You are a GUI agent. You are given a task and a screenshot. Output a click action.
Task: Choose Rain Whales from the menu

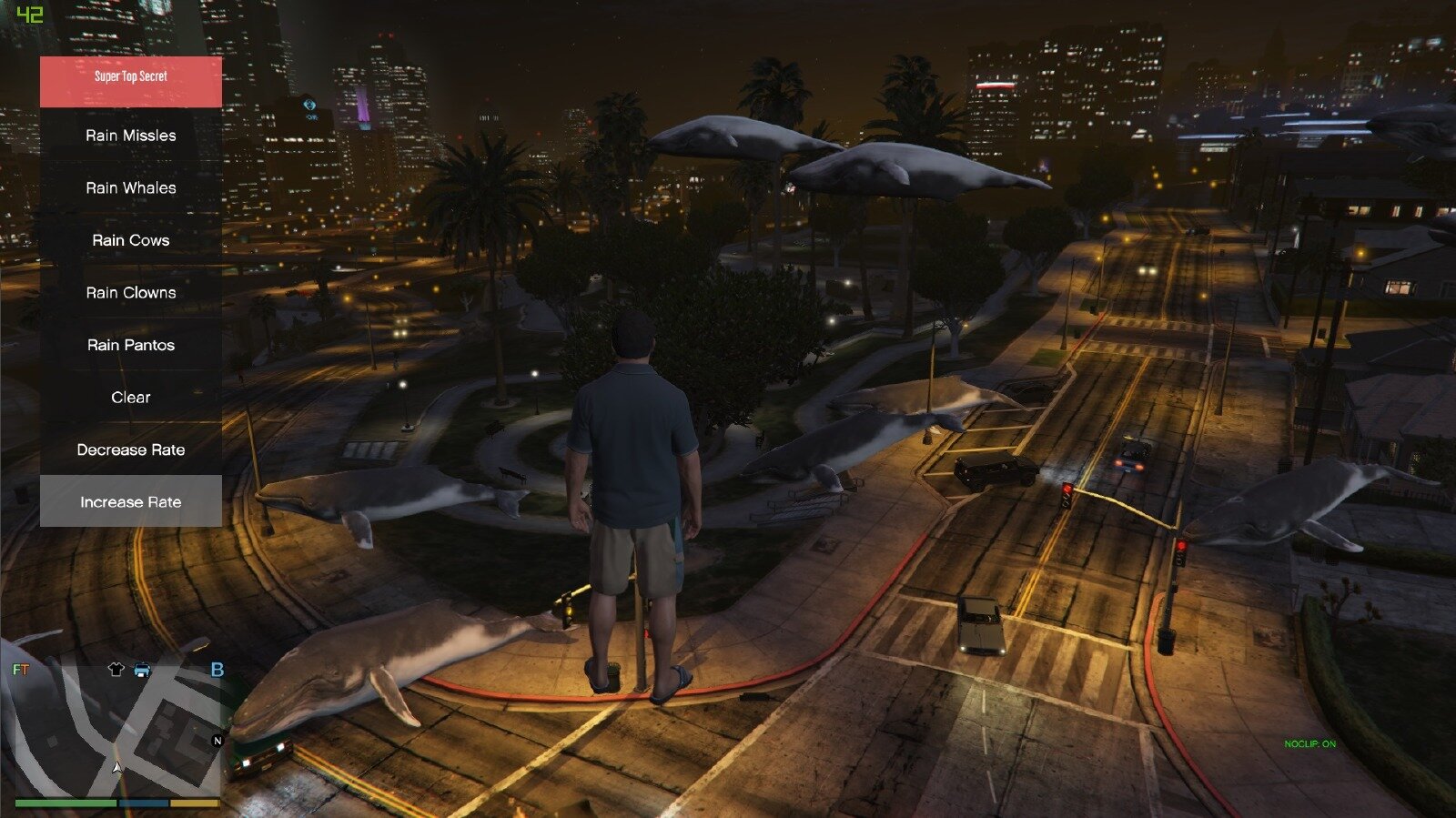131,188
